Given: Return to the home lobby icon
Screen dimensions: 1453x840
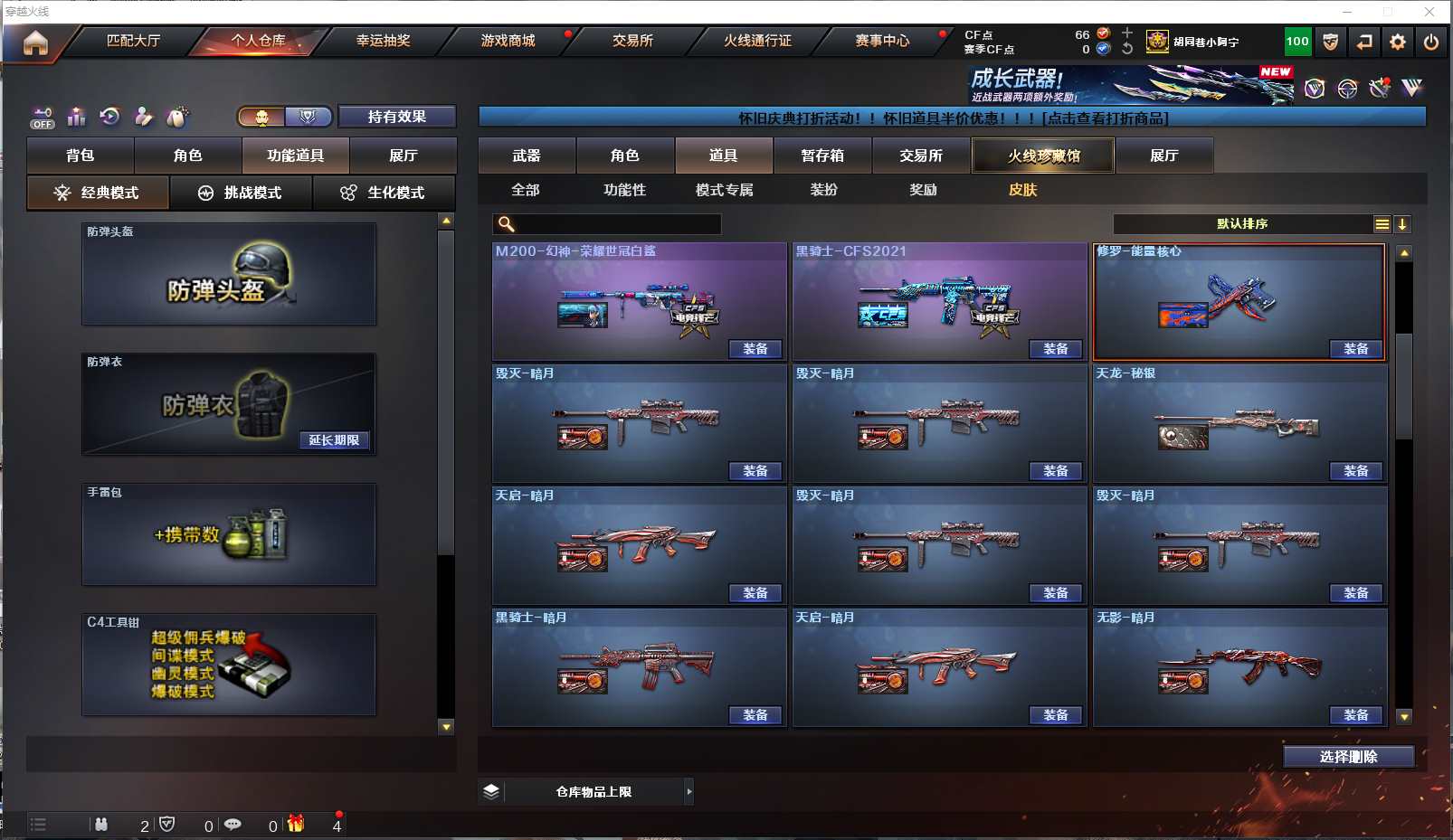Looking at the screenshot, I should 35,42.
